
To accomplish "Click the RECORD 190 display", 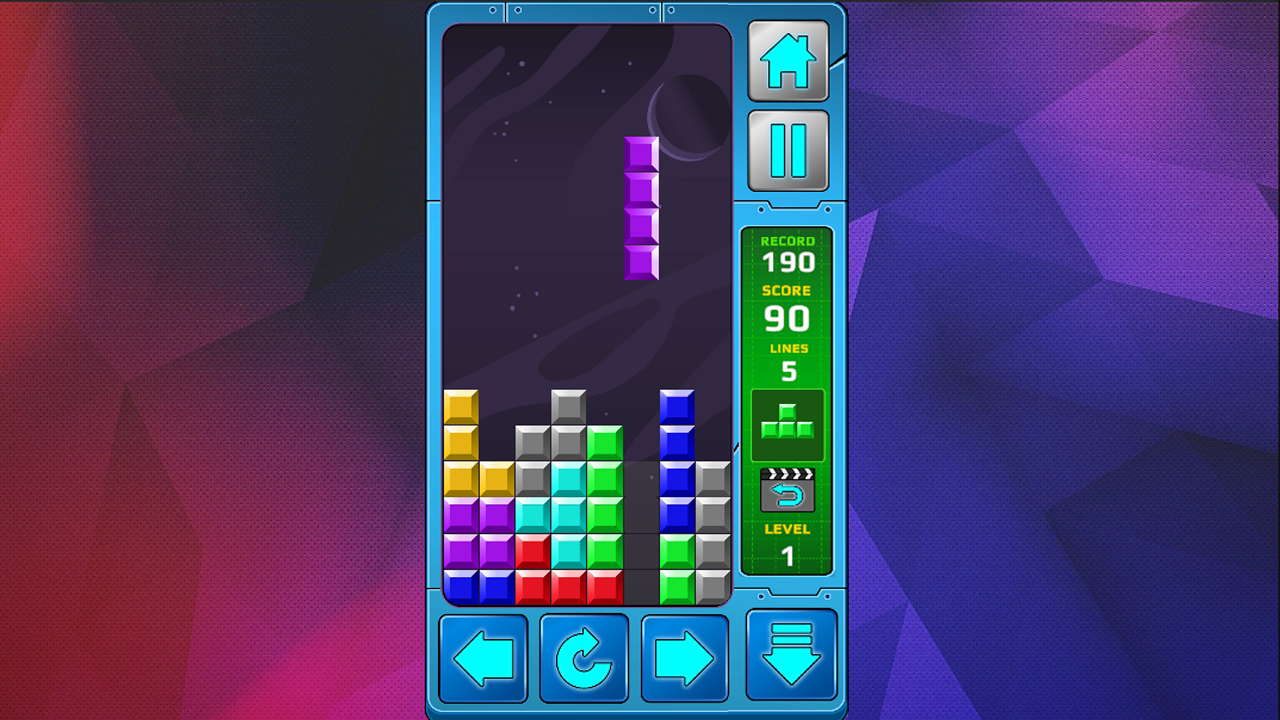I will pyautogui.click(x=788, y=253).
